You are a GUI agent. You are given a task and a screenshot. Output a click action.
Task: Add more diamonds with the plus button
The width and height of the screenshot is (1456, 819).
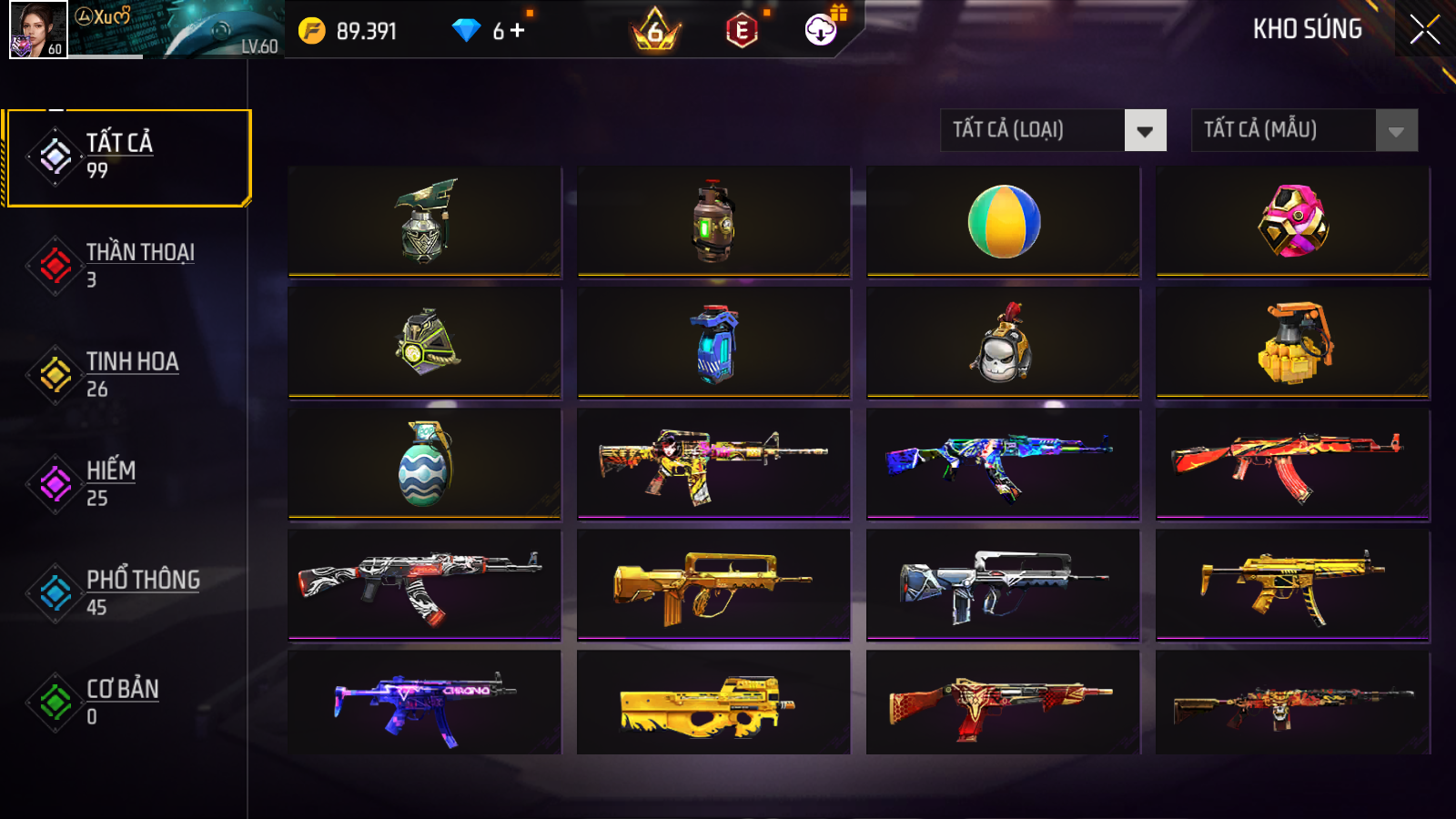coord(518,30)
